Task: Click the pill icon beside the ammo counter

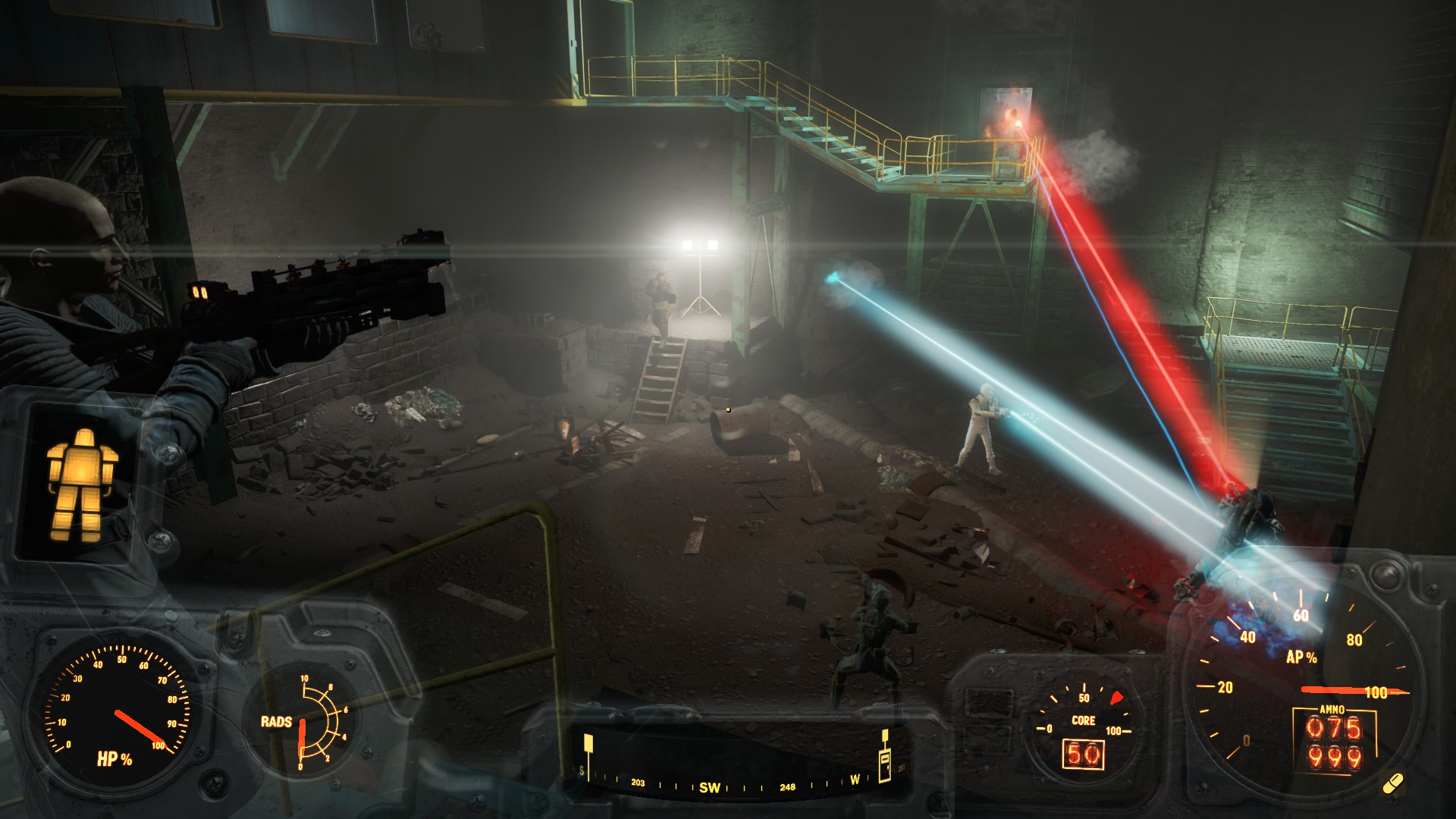Action: [x=1393, y=783]
